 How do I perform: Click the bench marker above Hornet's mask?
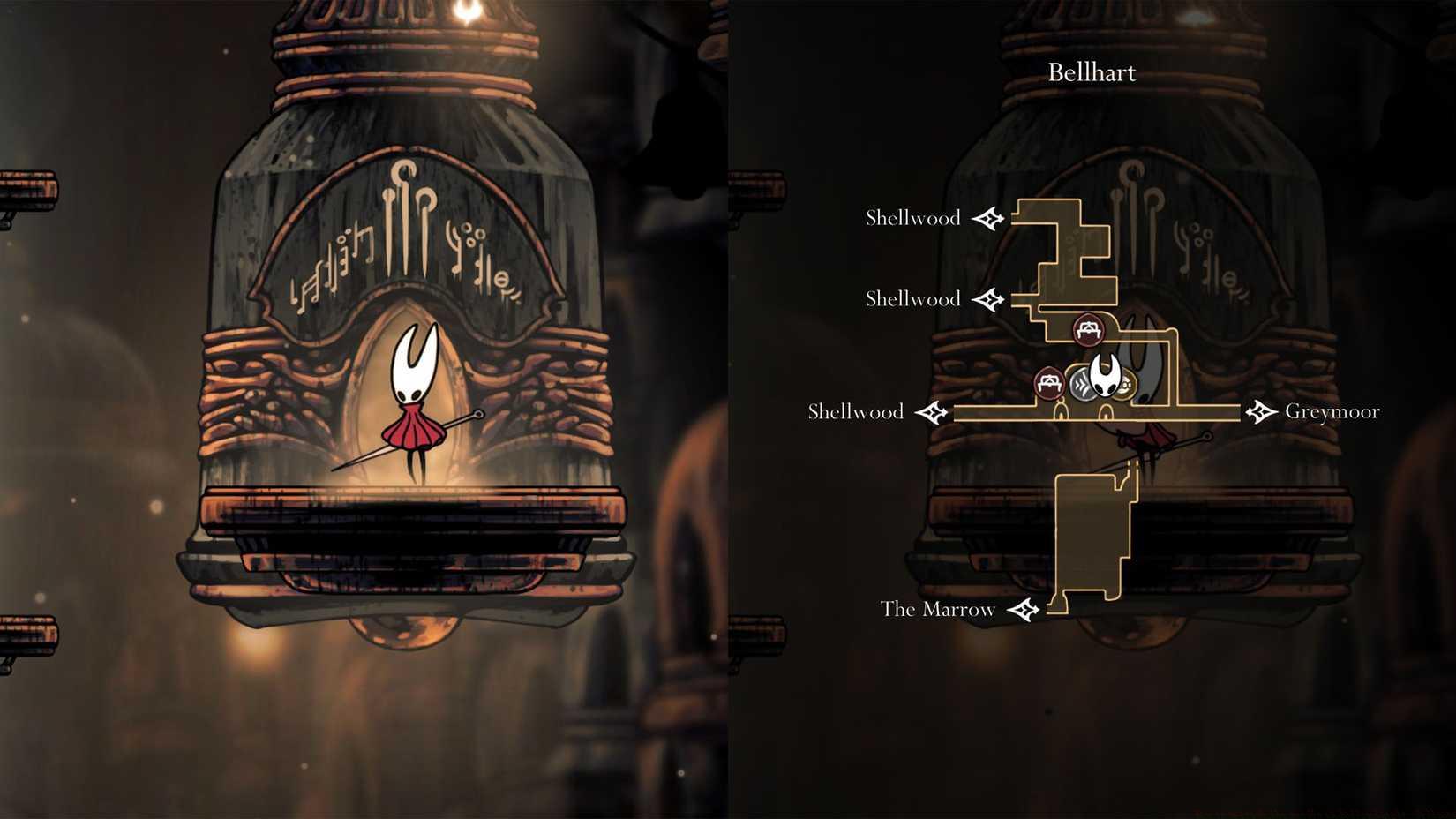click(x=1087, y=330)
